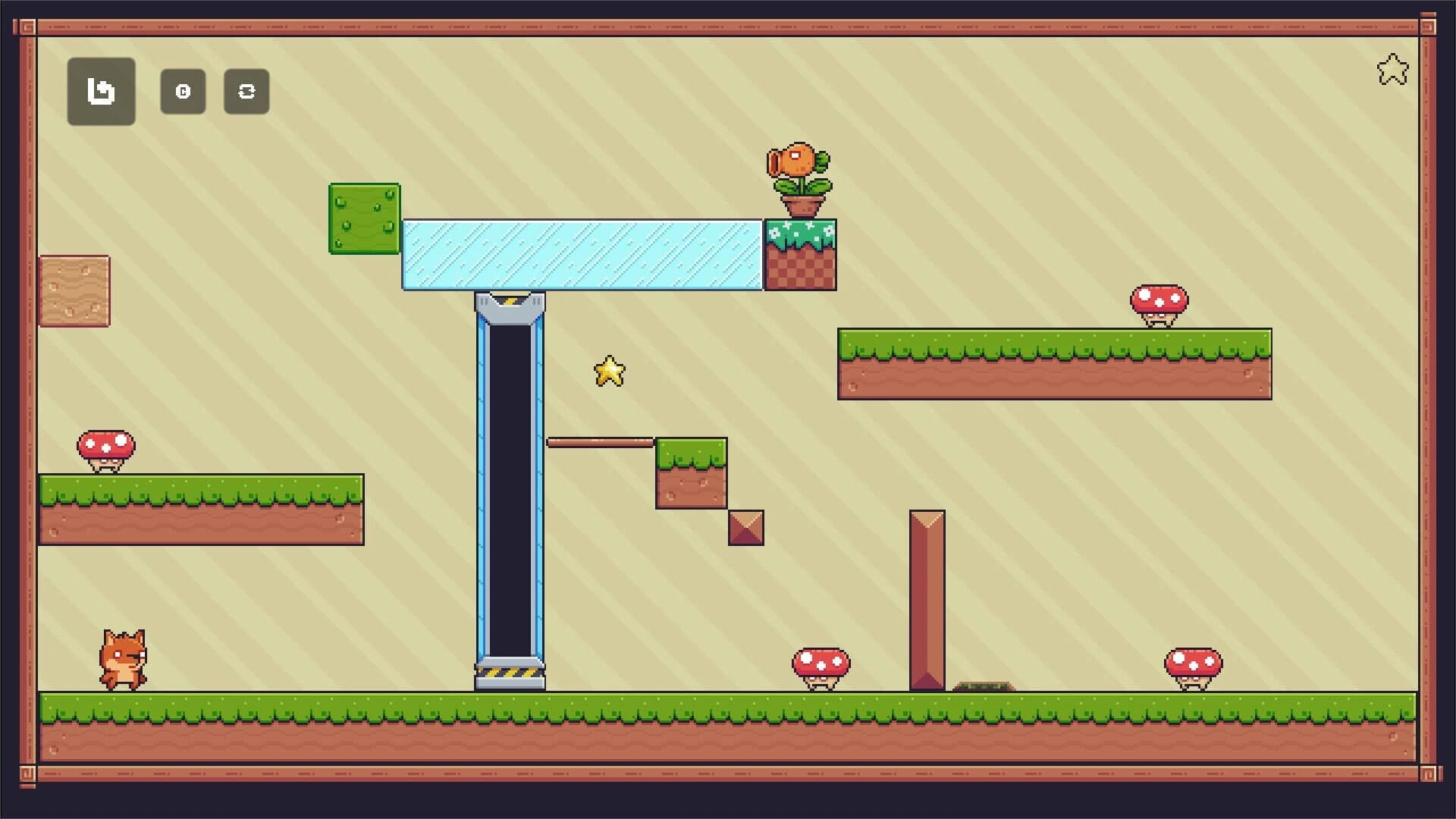
Task: Select the tall brown pillar
Action: click(x=927, y=599)
